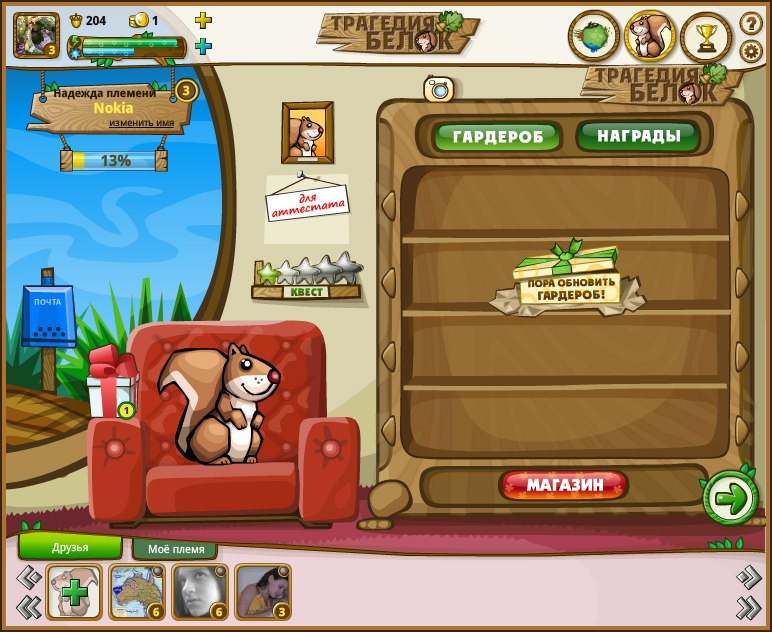This screenshot has width=772, height=632.
Task: Take a photo with the camera icon
Action: point(438,89)
